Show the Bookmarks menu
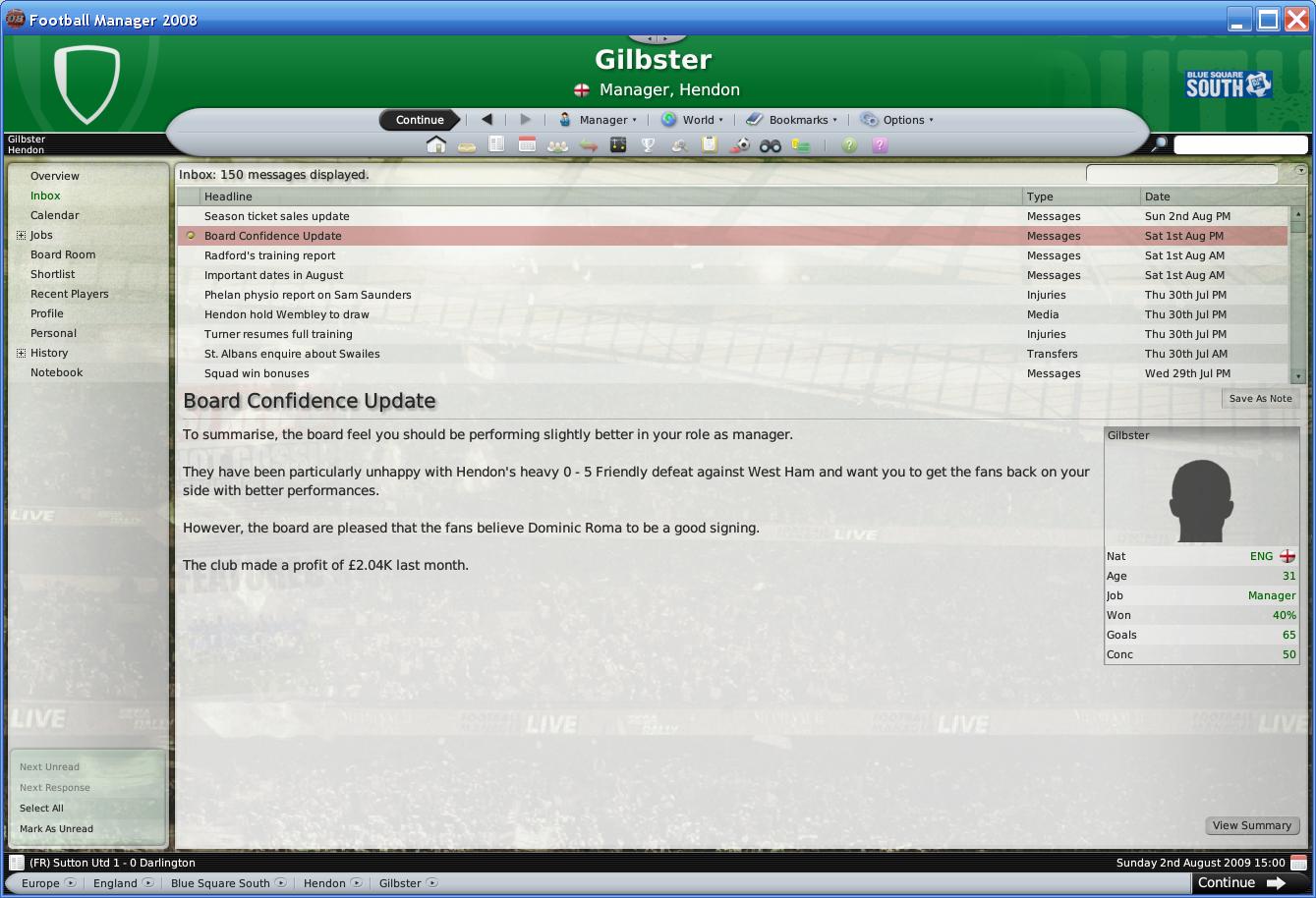Viewport: 1316px width, 898px height. (791, 120)
